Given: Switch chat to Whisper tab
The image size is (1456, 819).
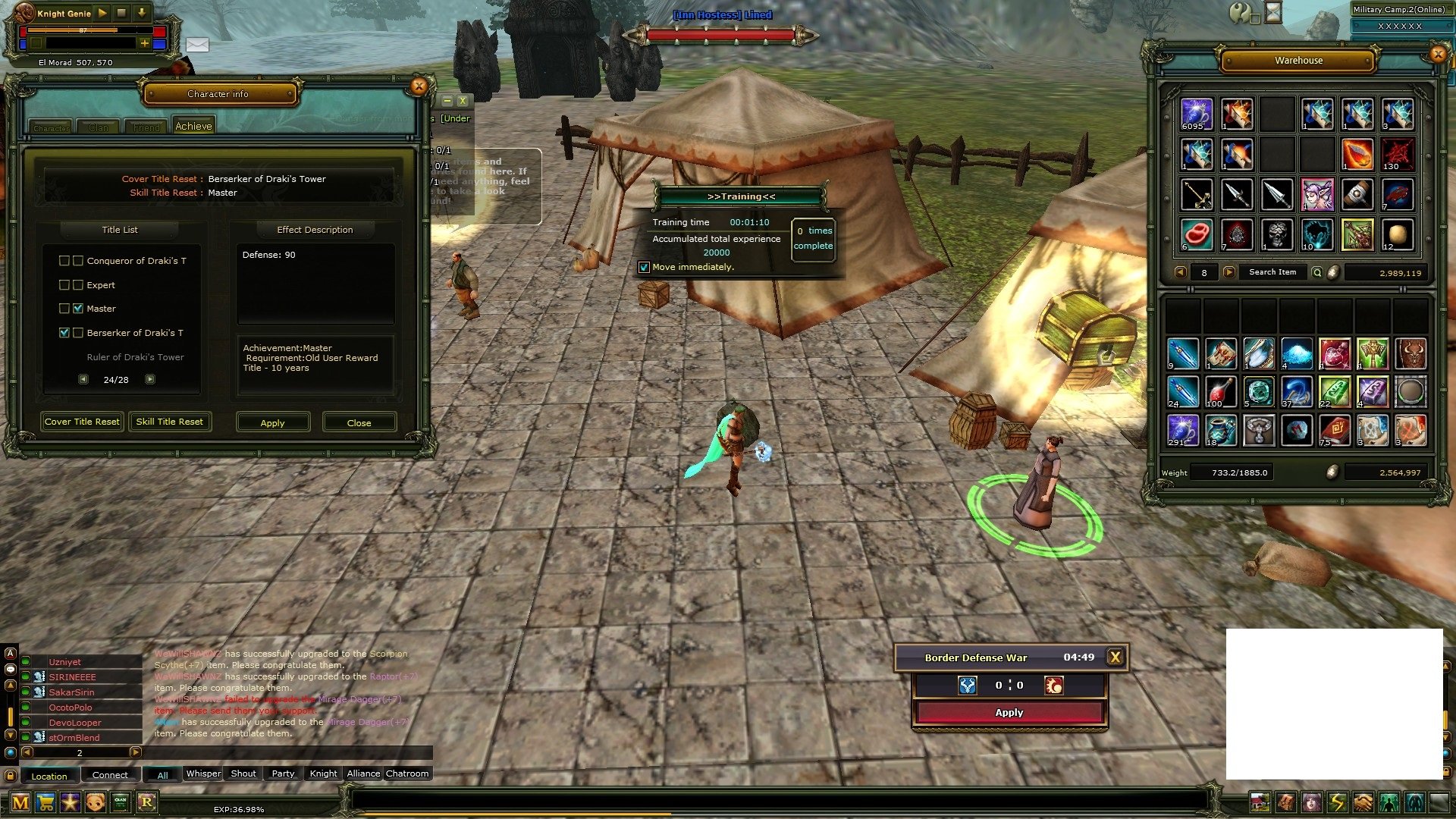Looking at the screenshot, I should click(203, 773).
